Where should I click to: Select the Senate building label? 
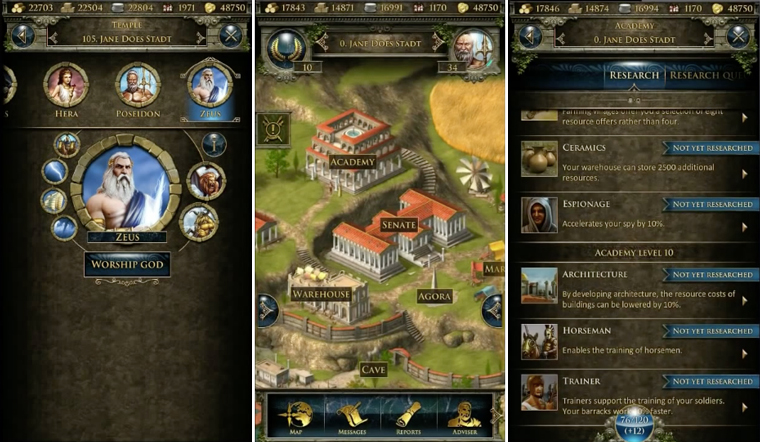[399, 225]
